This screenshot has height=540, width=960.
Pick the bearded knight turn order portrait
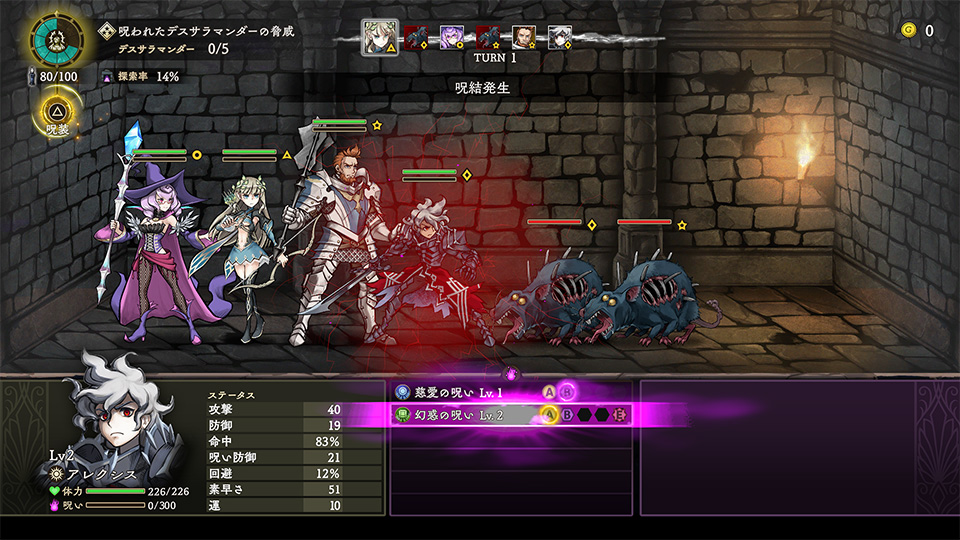pos(524,38)
